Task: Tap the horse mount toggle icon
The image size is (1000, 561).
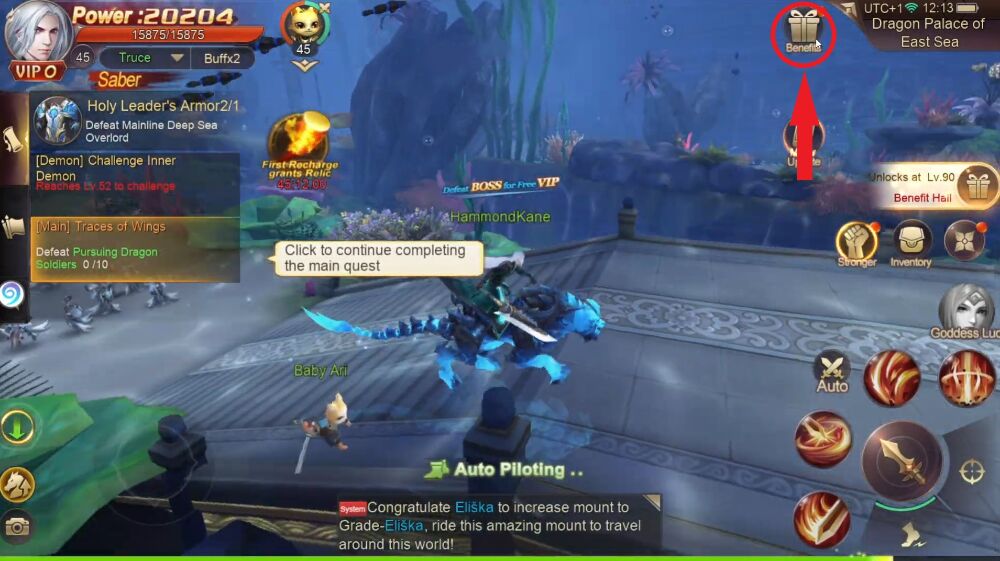Action: click(x=17, y=485)
